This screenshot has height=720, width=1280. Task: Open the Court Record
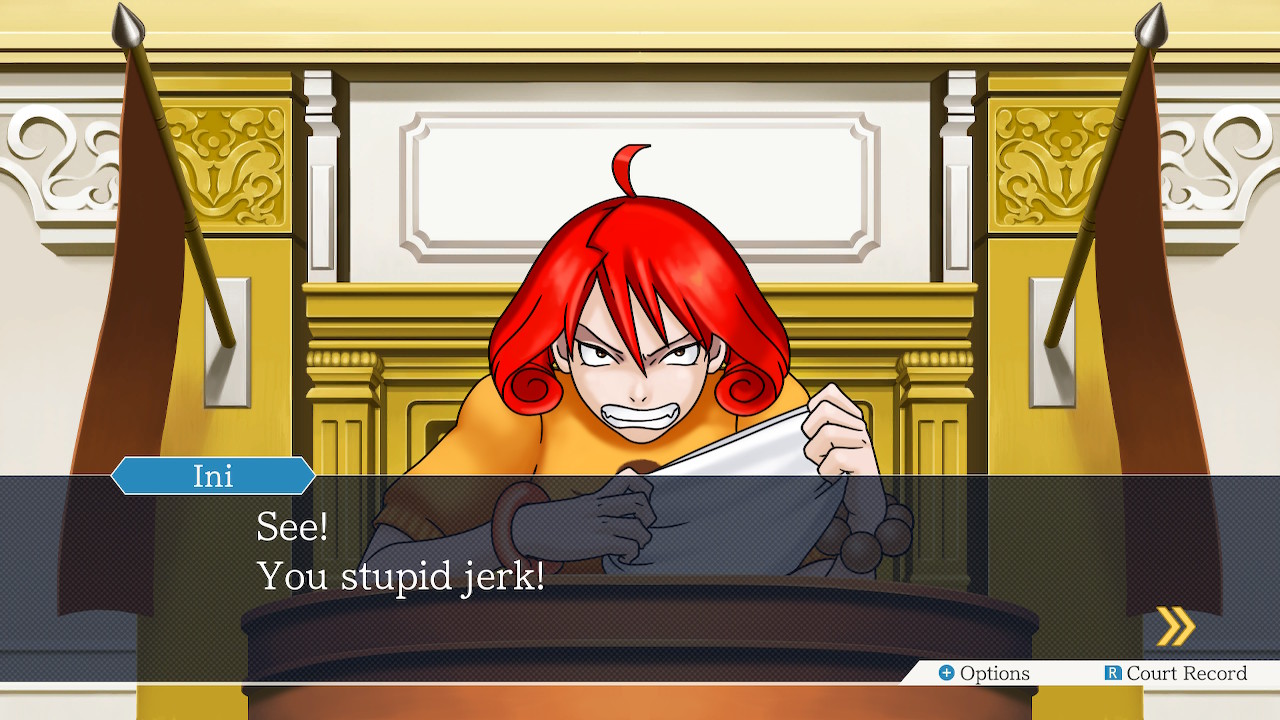coord(1175,673)
